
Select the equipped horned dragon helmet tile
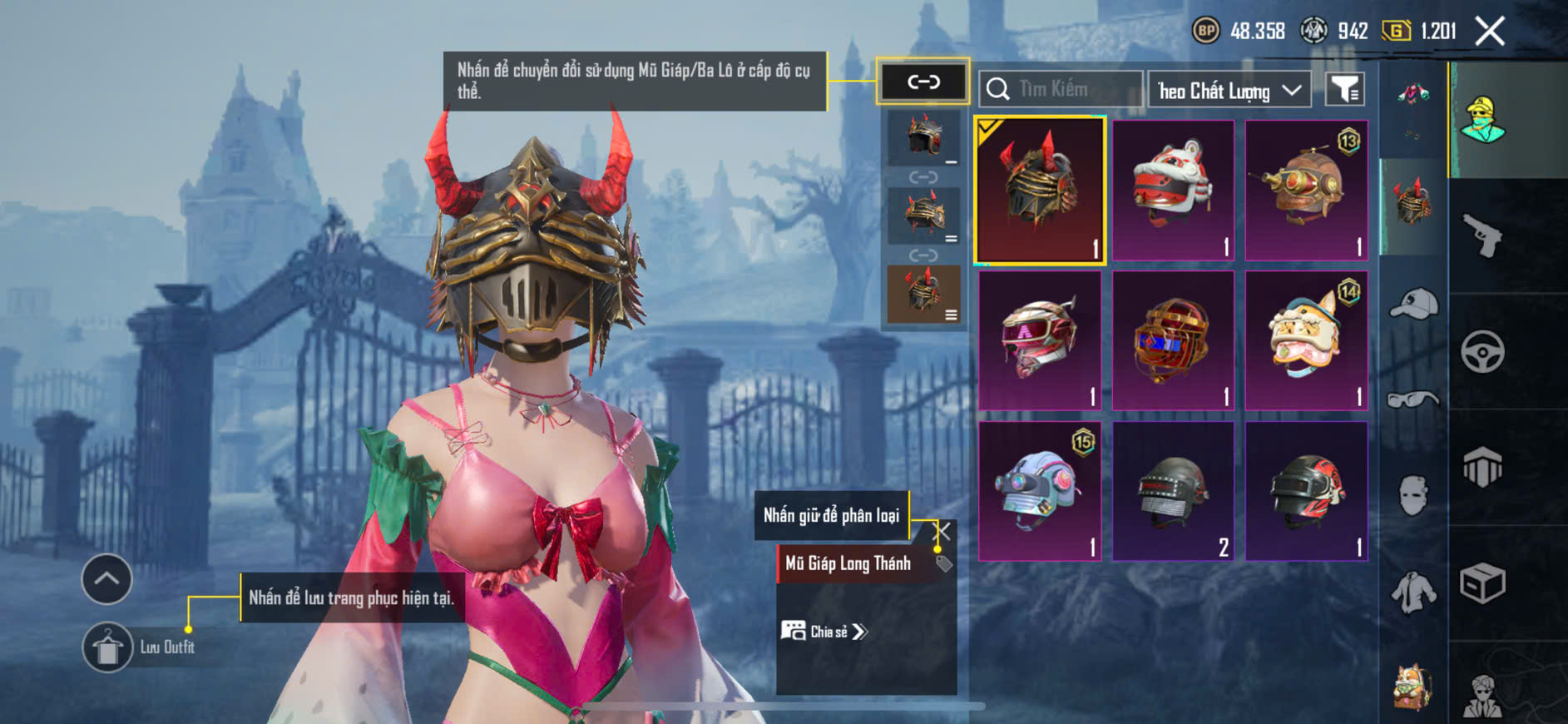(1040, 191)
